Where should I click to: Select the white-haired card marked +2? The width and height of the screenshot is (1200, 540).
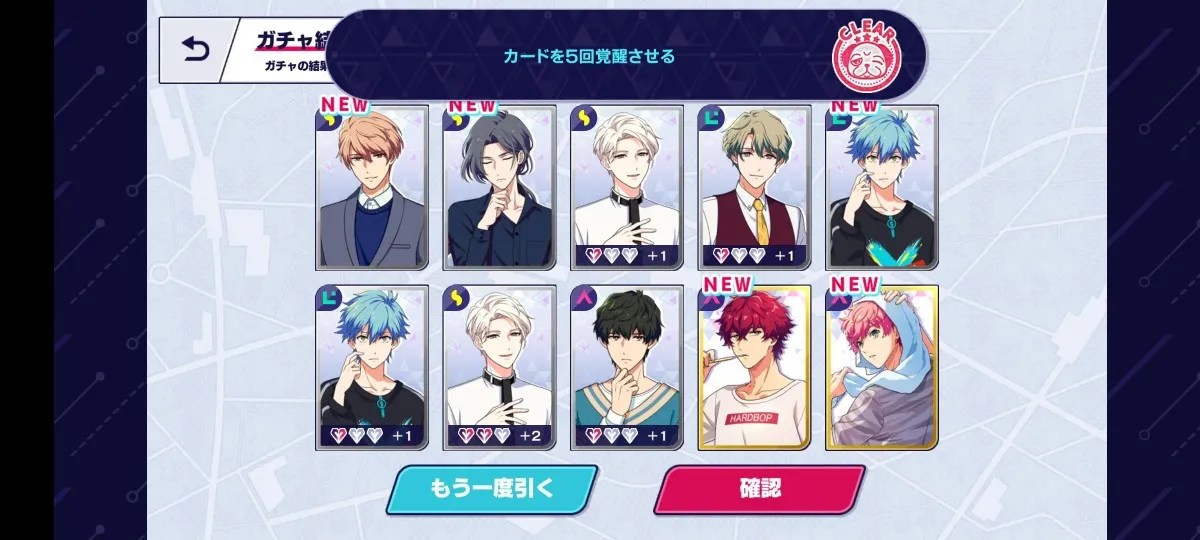499,367
